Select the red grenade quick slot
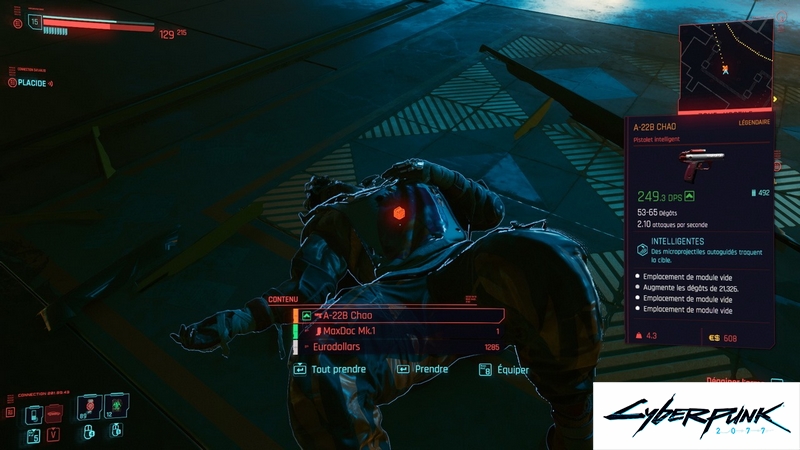The height and width of the screenshot is (450, 800). pyautogui.click(x=91, y=406)
